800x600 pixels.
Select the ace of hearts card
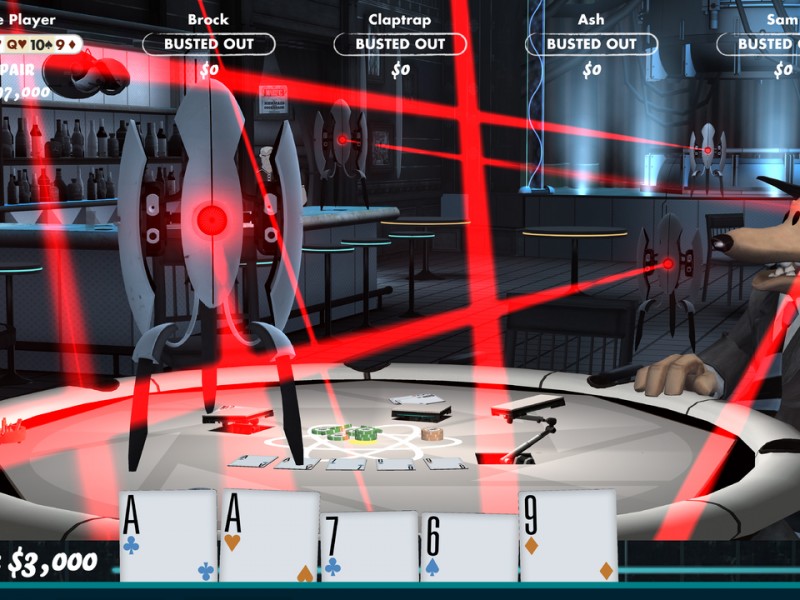(268, 536)
